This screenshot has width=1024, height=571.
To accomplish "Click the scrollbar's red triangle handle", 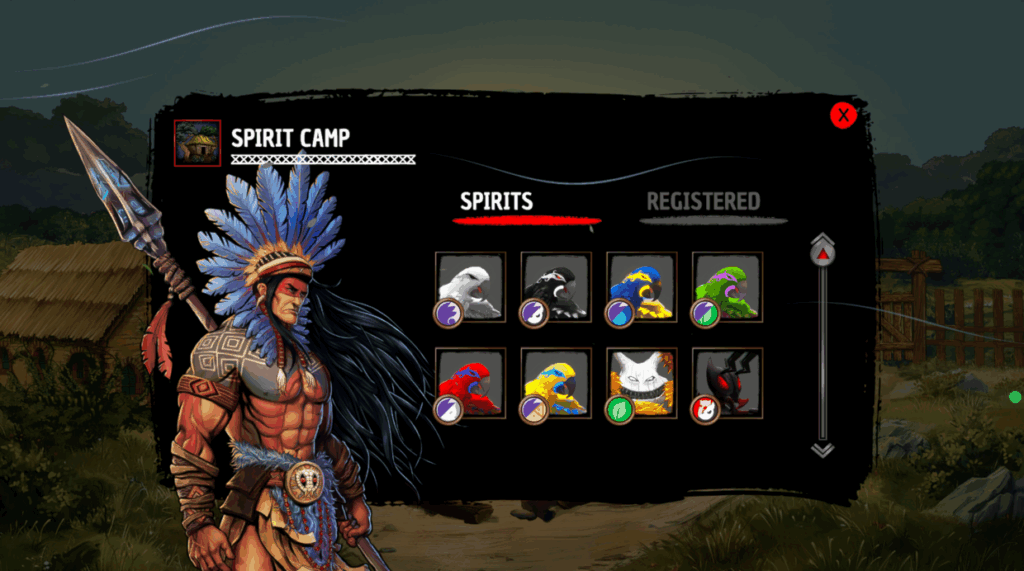I will coord(822,255).
